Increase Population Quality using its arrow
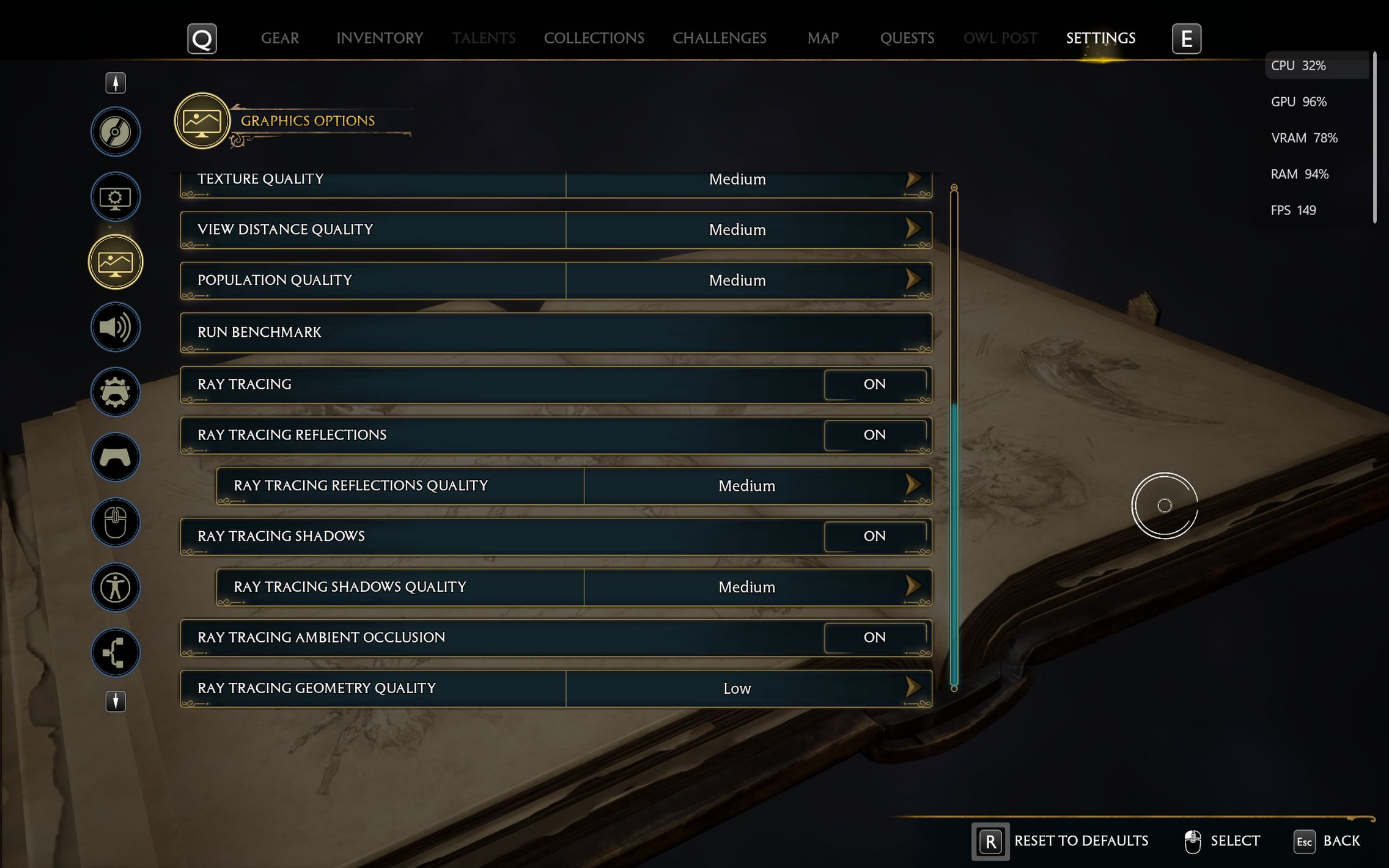The width and height of the screenshot is (1389, 868). pos(913,280)
